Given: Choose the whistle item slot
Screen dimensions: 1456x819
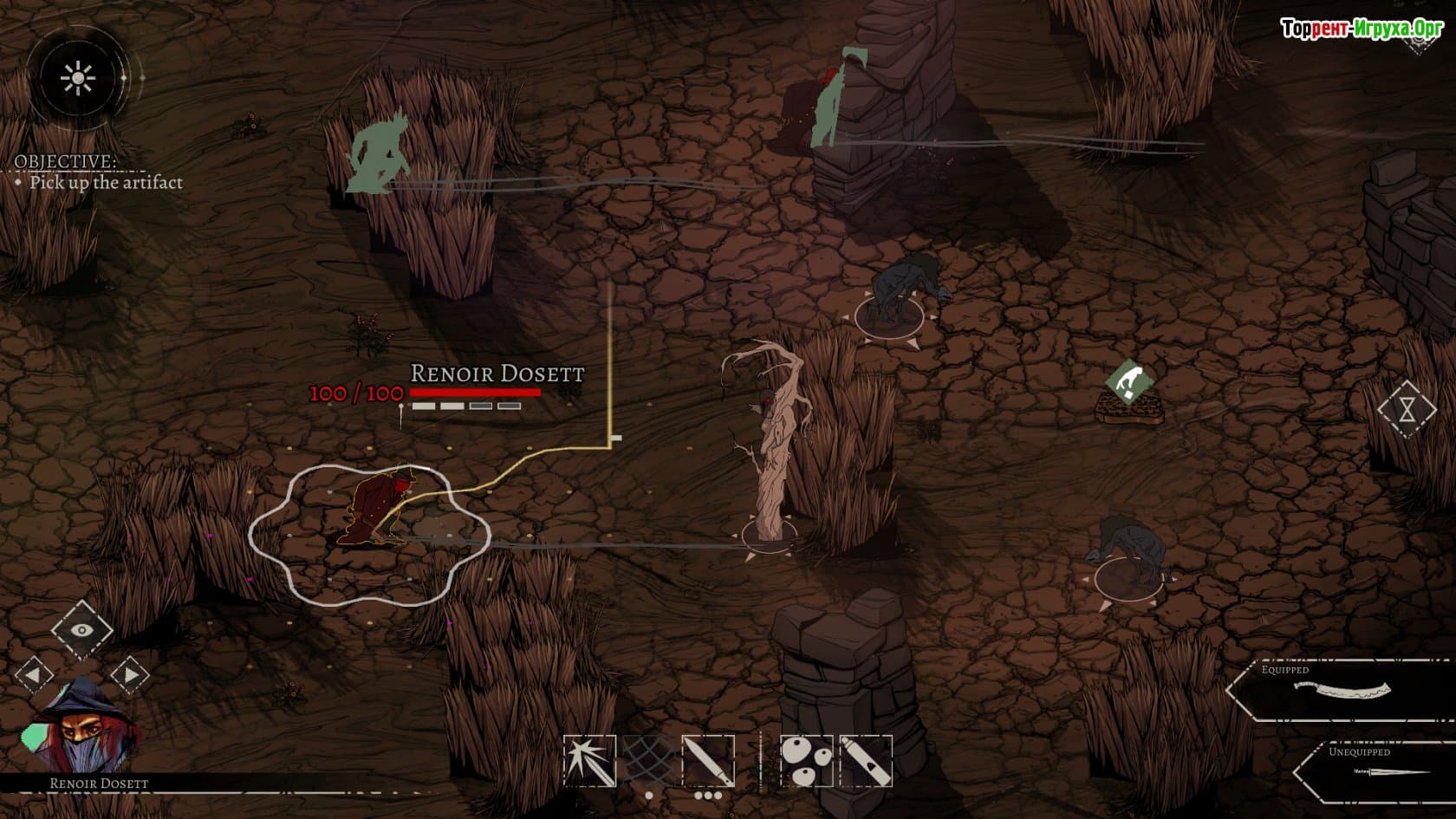Looking at the screenshot, I should [x=866, y=760].
